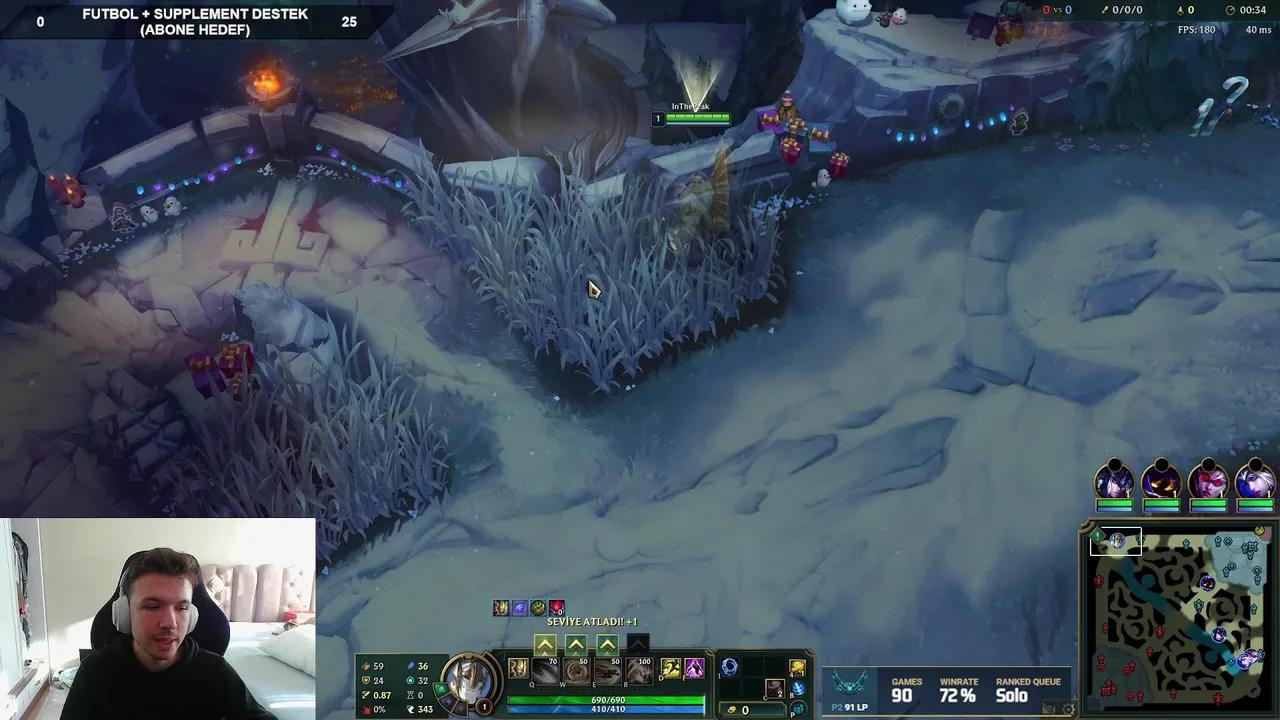Click the summoner spell in F slot
Viewport: 1280px width, 720px height.
point(695,668)
